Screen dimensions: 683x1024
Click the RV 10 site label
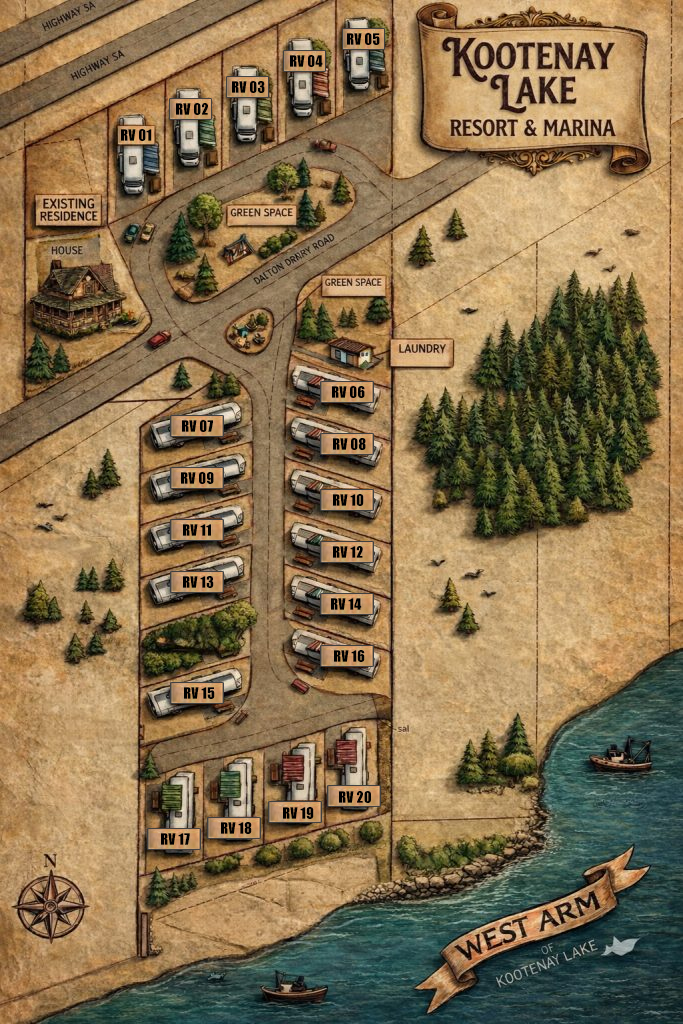click(x=349, y=499)
